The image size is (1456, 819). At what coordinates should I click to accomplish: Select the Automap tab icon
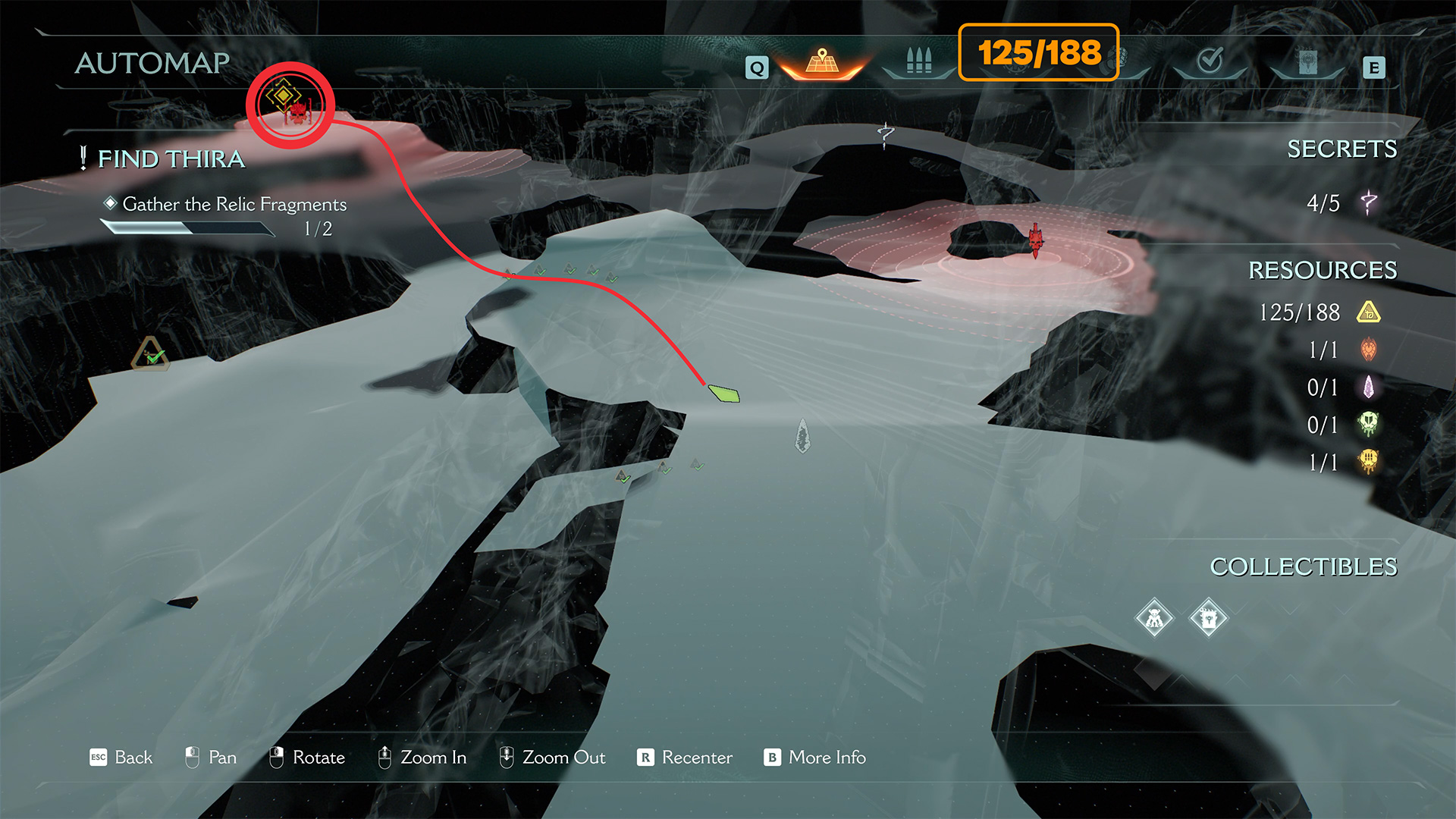(822, 61)
